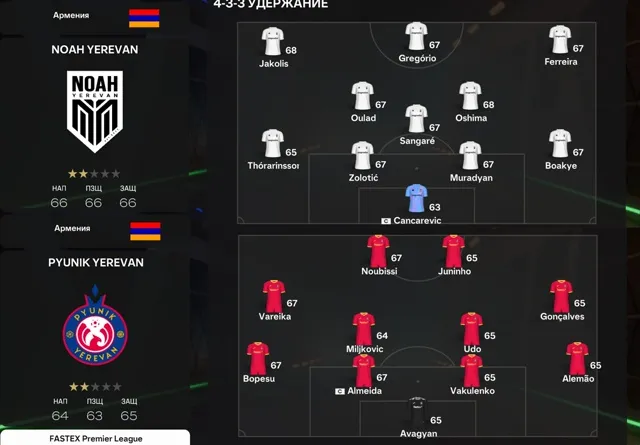Select striker Gregório's shirt
Screen dimensions: 640x445
point(415,37)
